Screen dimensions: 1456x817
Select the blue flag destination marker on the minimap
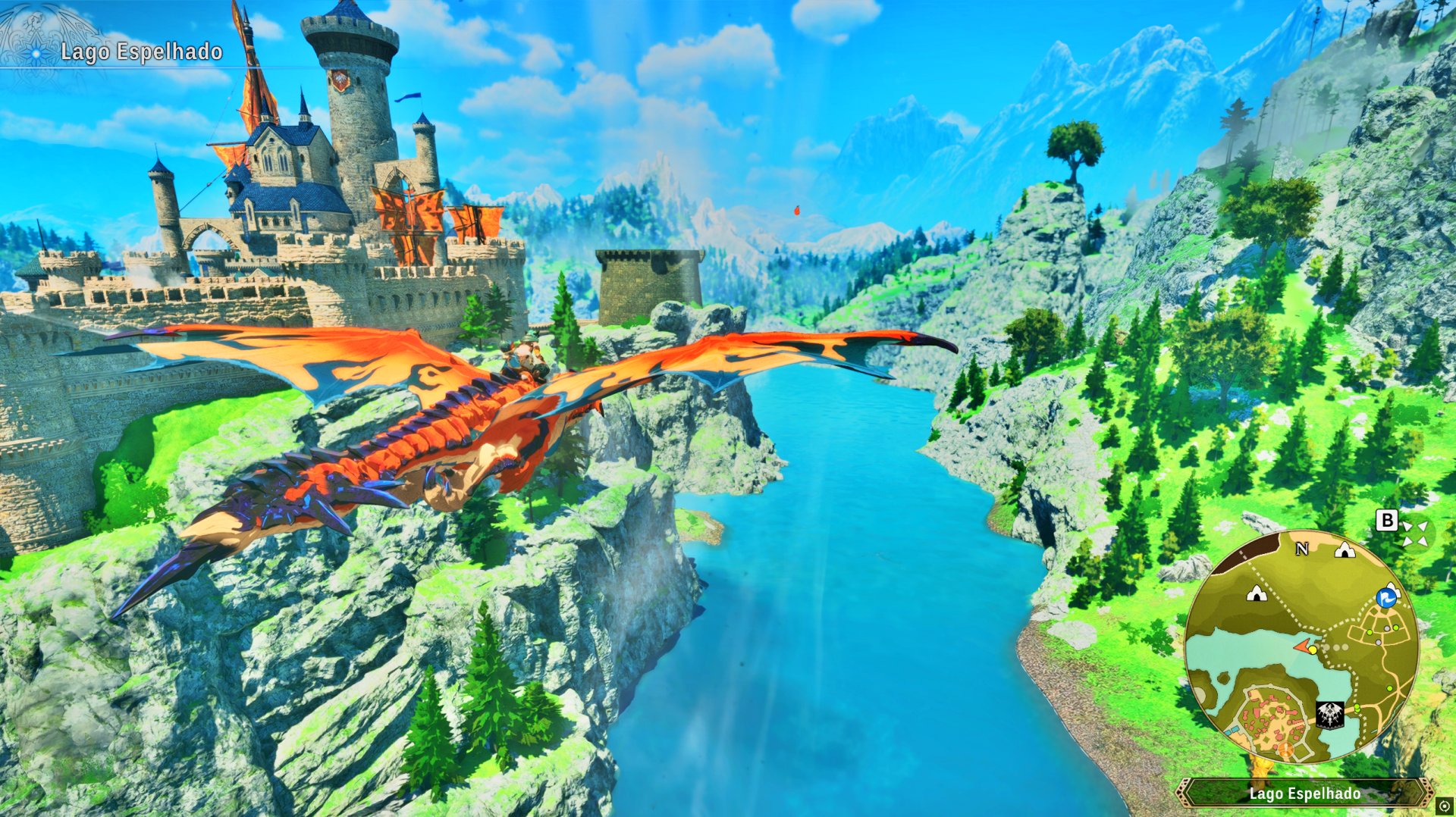(1385, 598)
